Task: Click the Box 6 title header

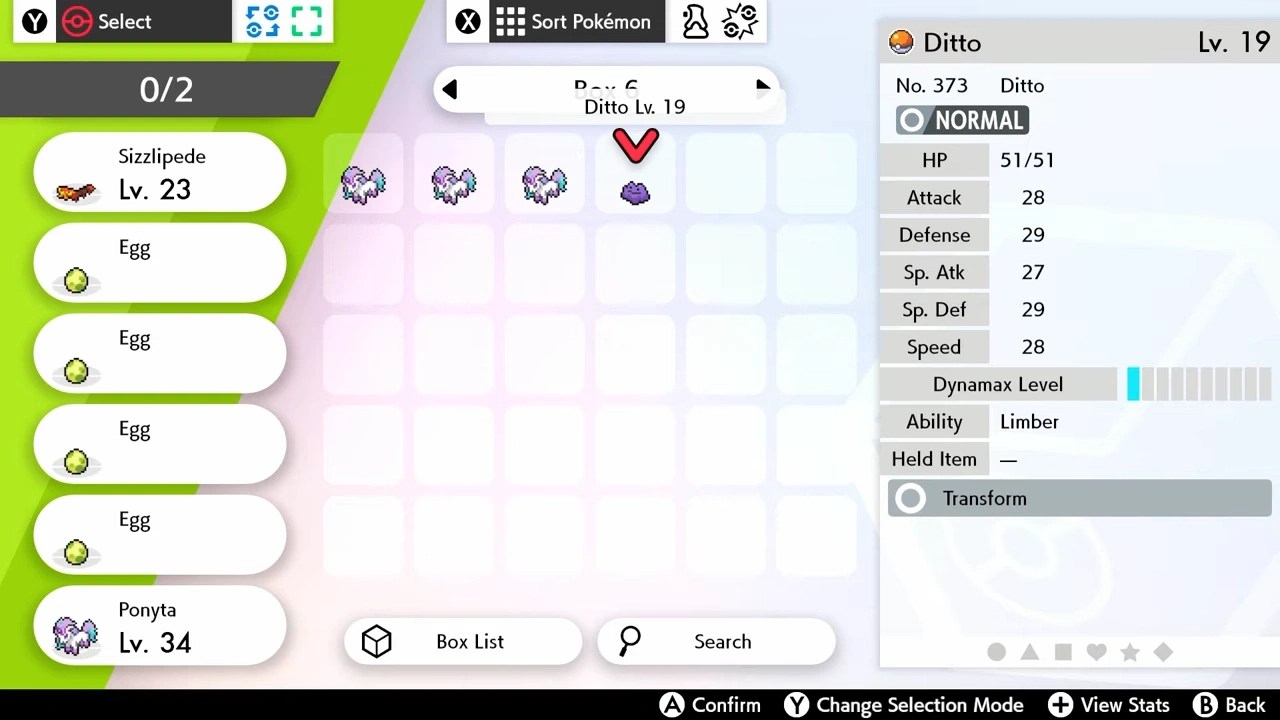Action: click(605, 88)
